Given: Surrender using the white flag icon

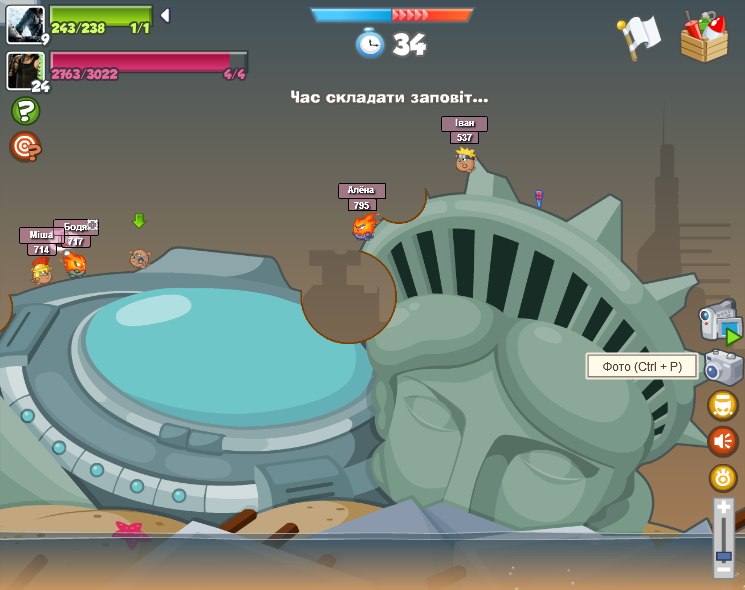Looking at the screenshot, I should click(x=639, y=37).
